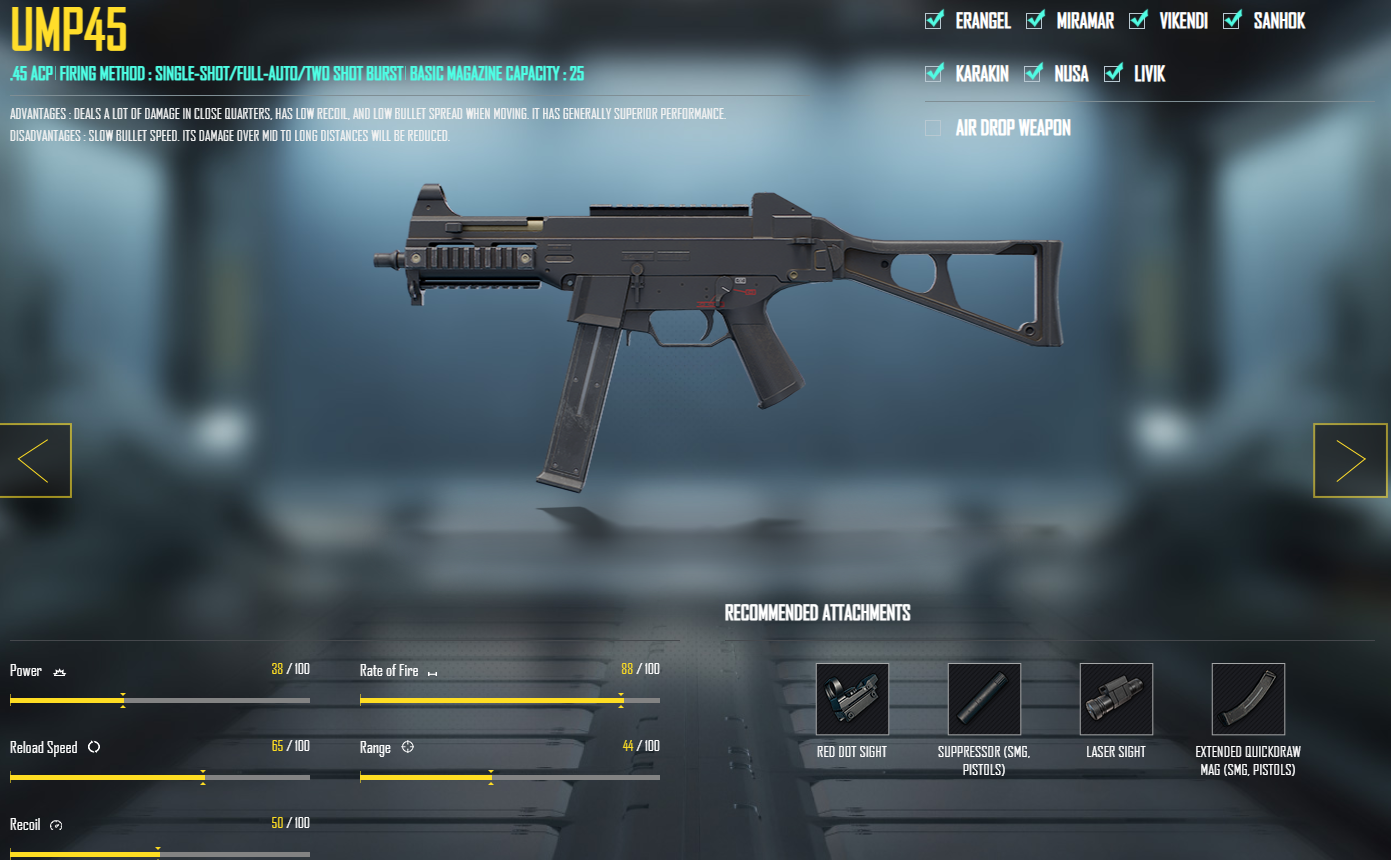Select the Red Dot Sight attachment
Screen dimensions: 1391x860
(852, 699)
